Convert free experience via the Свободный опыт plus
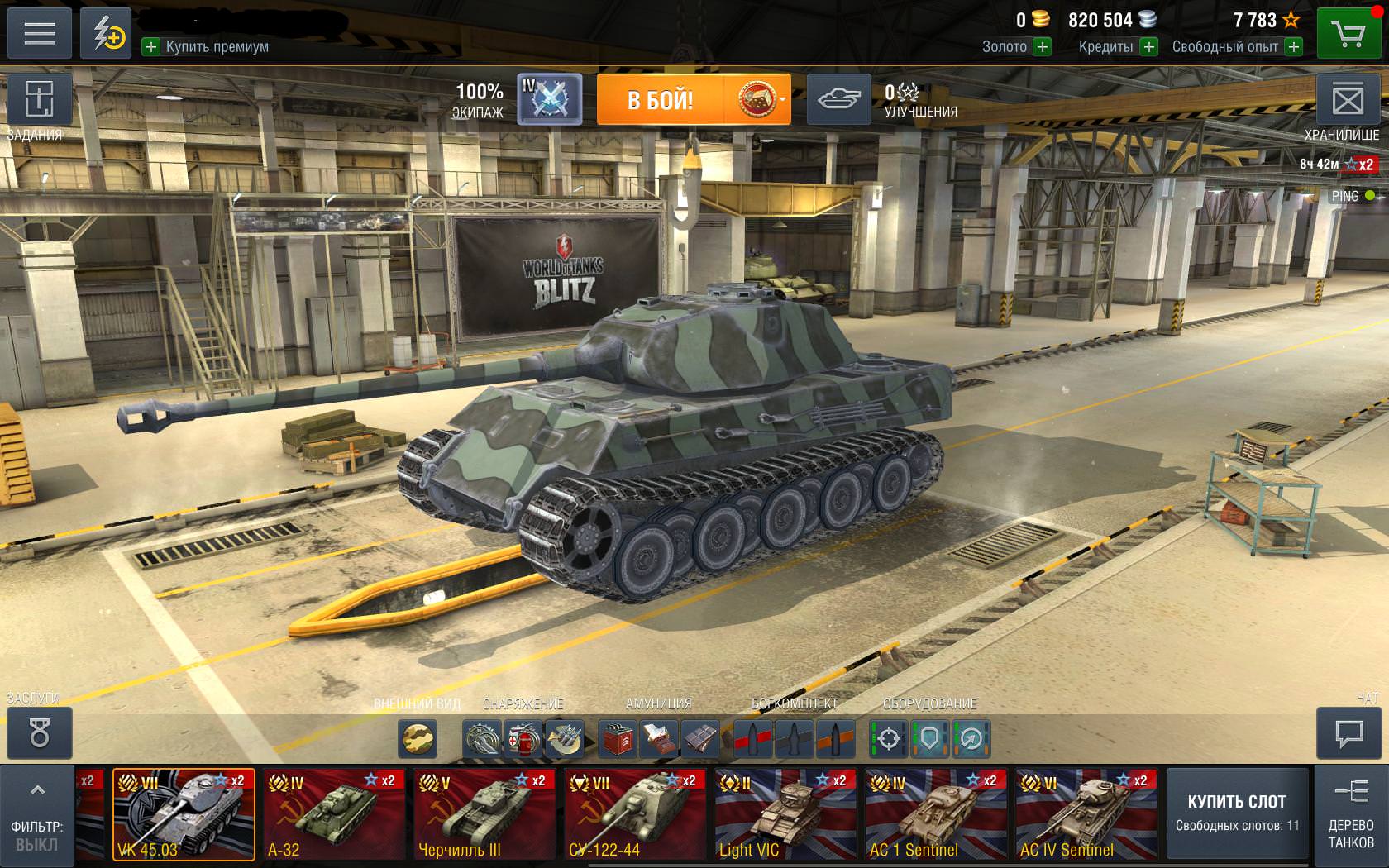Screen dimensions: 1389x868 point(1294,47)
